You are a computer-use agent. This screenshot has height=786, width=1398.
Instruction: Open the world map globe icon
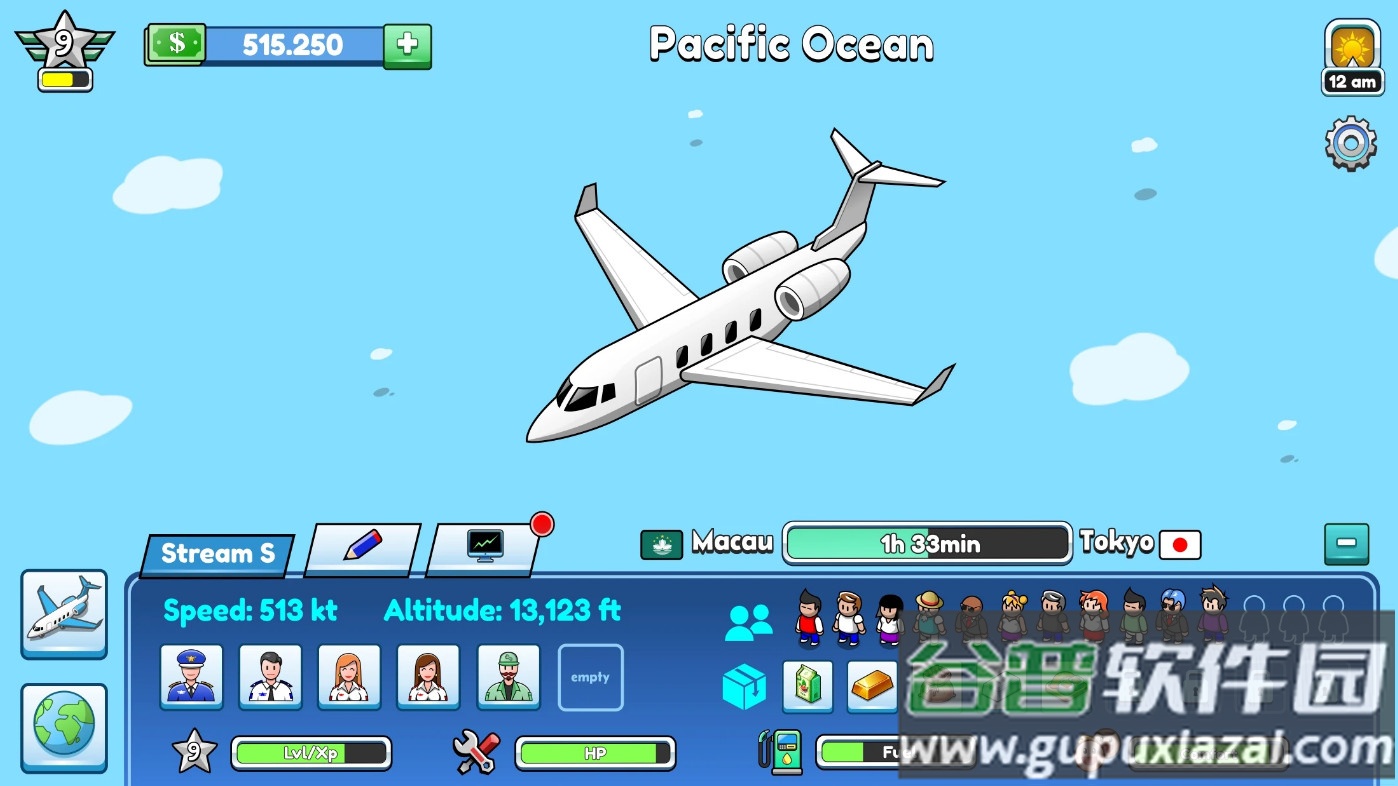coord(63,729)
